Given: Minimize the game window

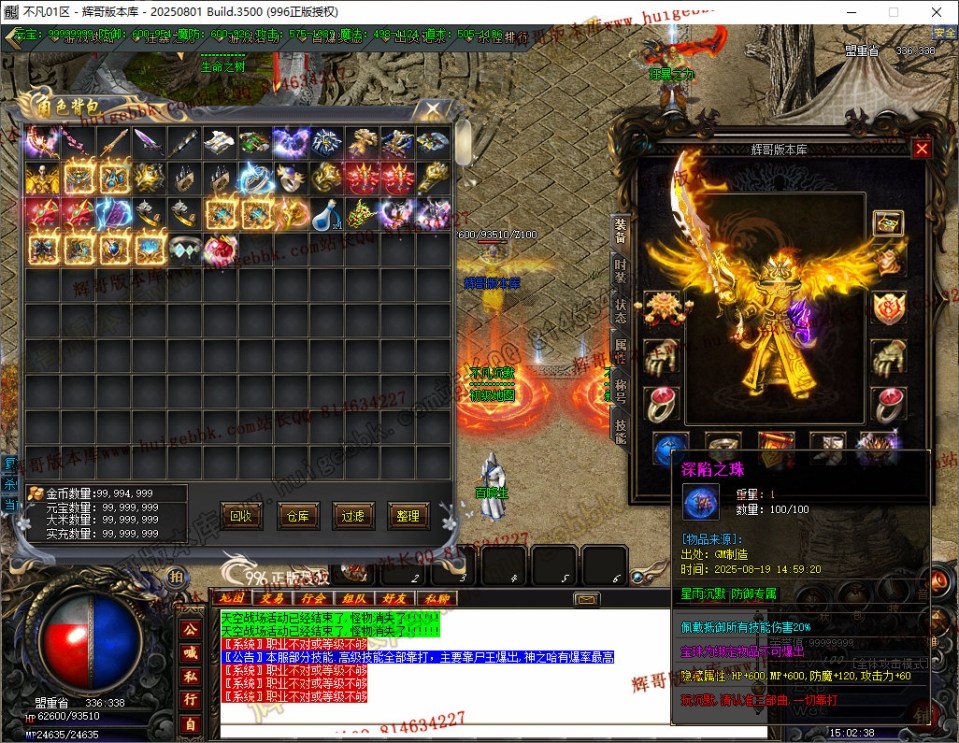Looking at the screenshot, I should (848, 12).
